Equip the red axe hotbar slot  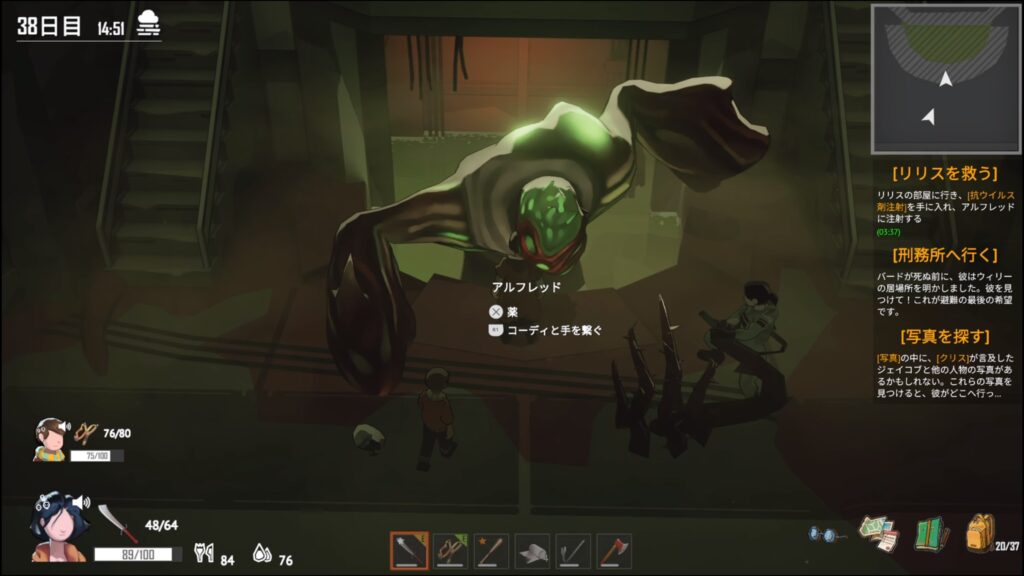tap(614, 550)
